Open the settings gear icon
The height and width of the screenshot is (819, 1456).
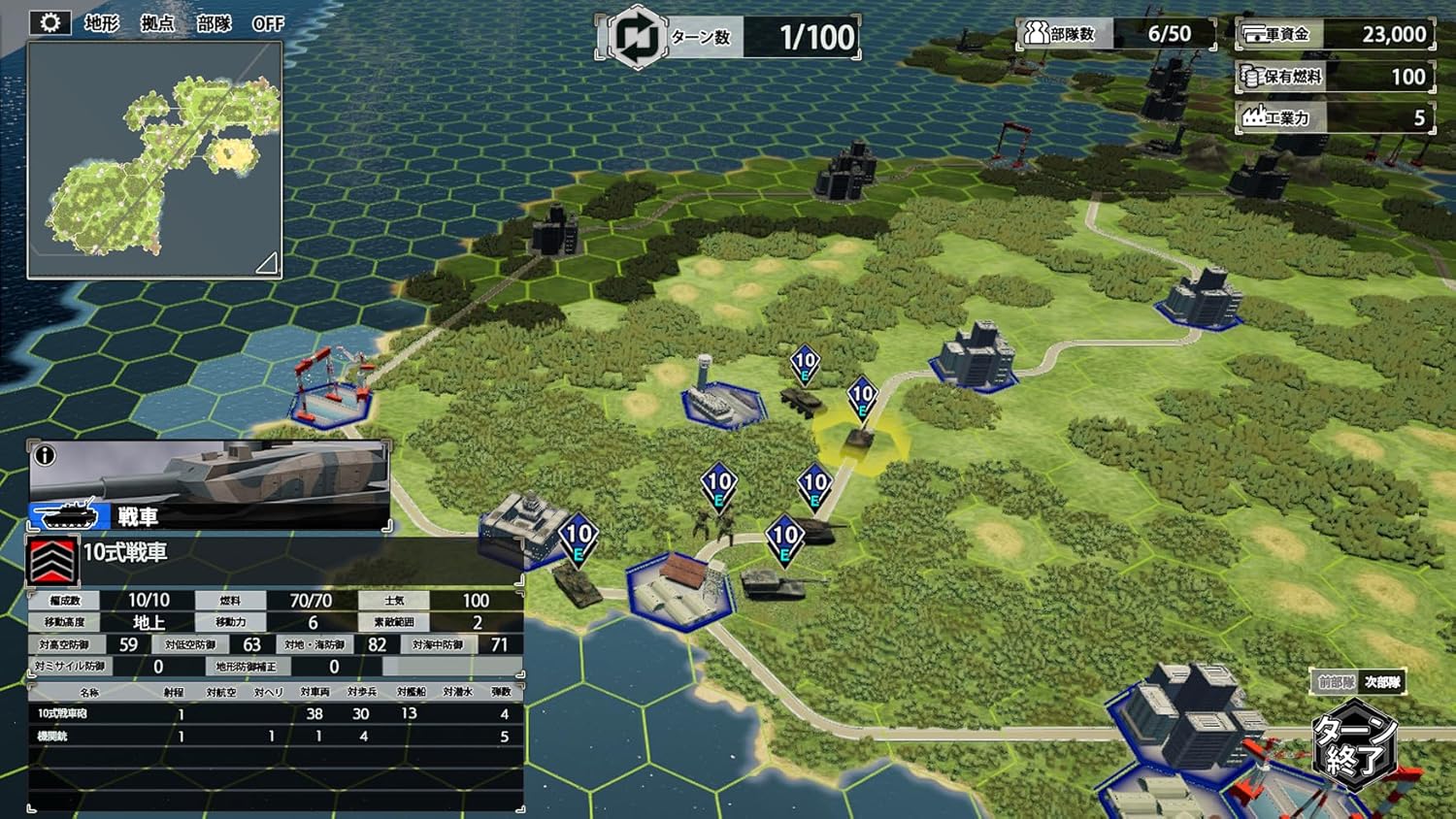tap(49, 20)
